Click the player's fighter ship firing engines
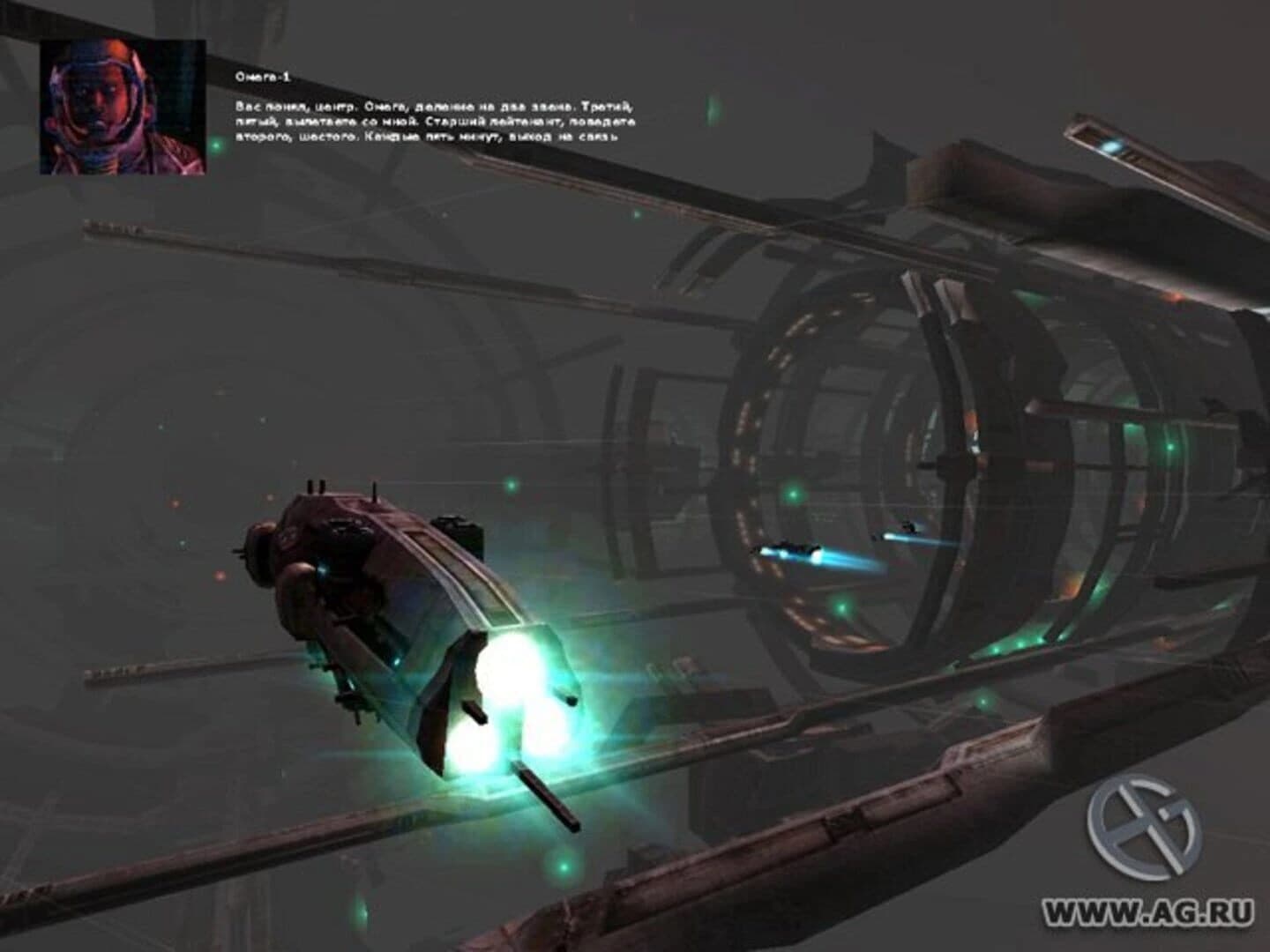This screenshot has height=952, width=1270. tap(388, 599)
